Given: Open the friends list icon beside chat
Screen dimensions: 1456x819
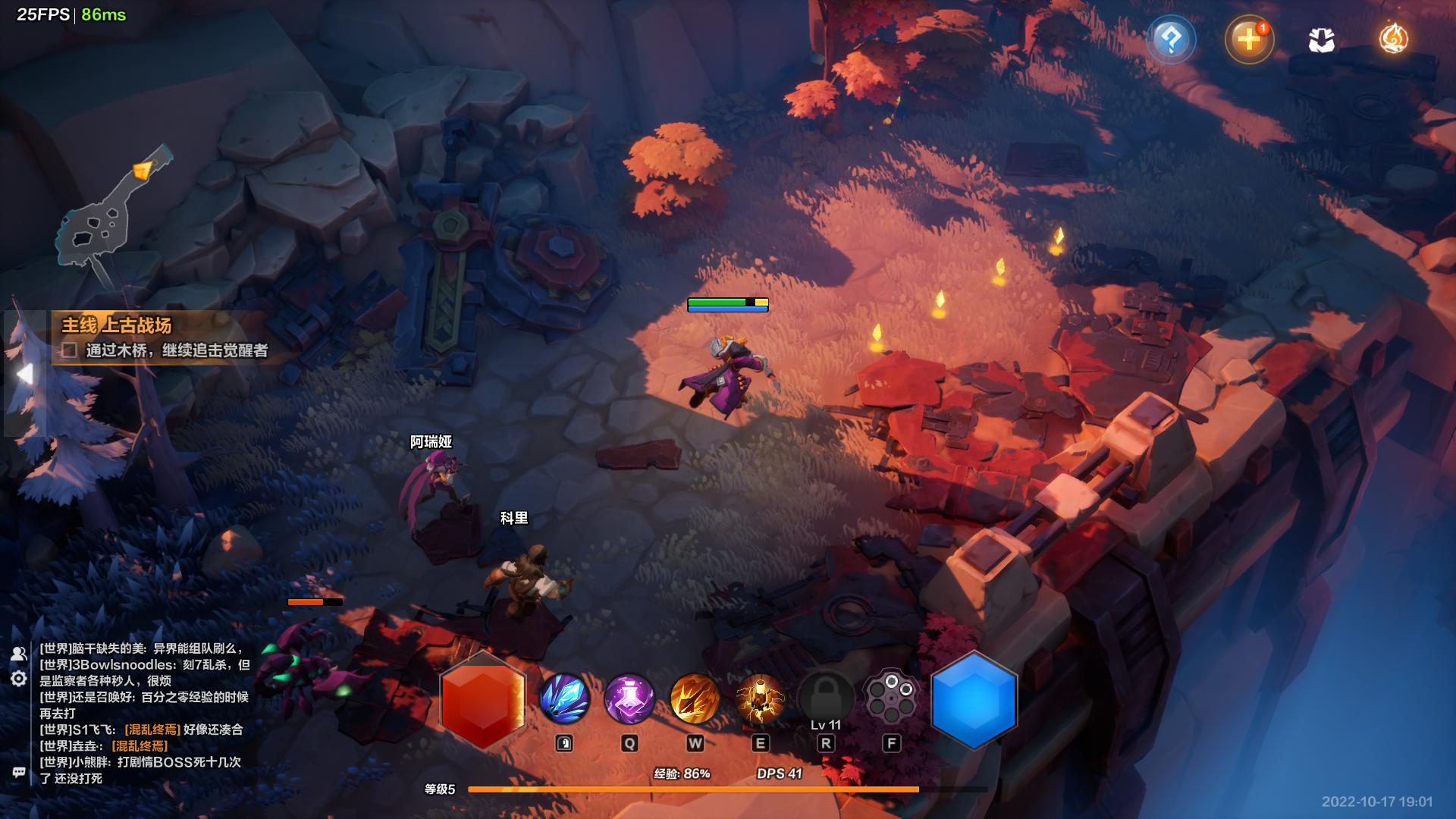Looking at the screenshot, I should click(x=19, y=653).
